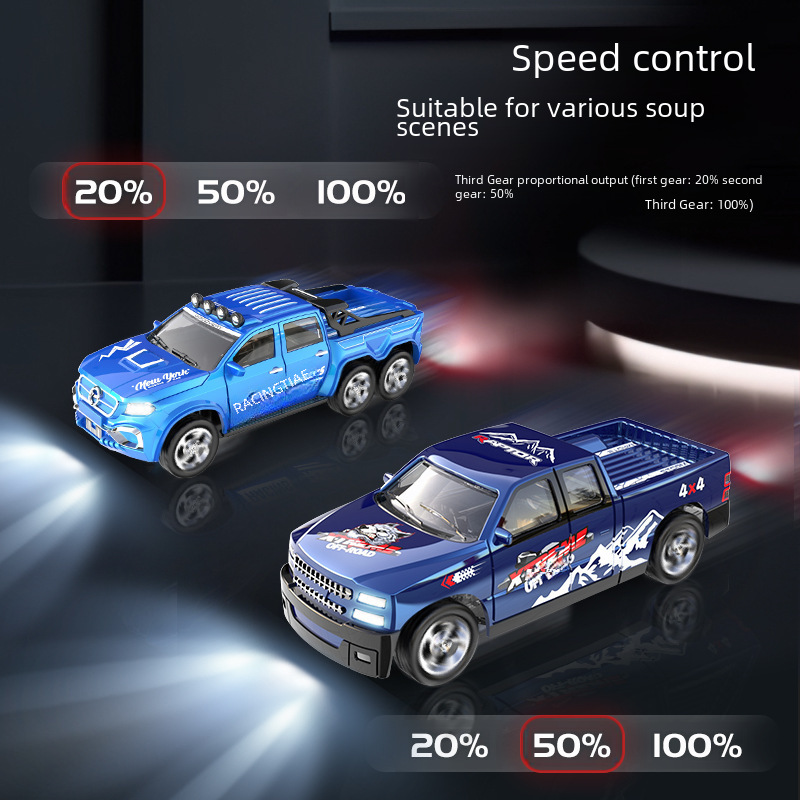
Task: Choose the red-outlined 50% speed option
Action: click(572, 745)
